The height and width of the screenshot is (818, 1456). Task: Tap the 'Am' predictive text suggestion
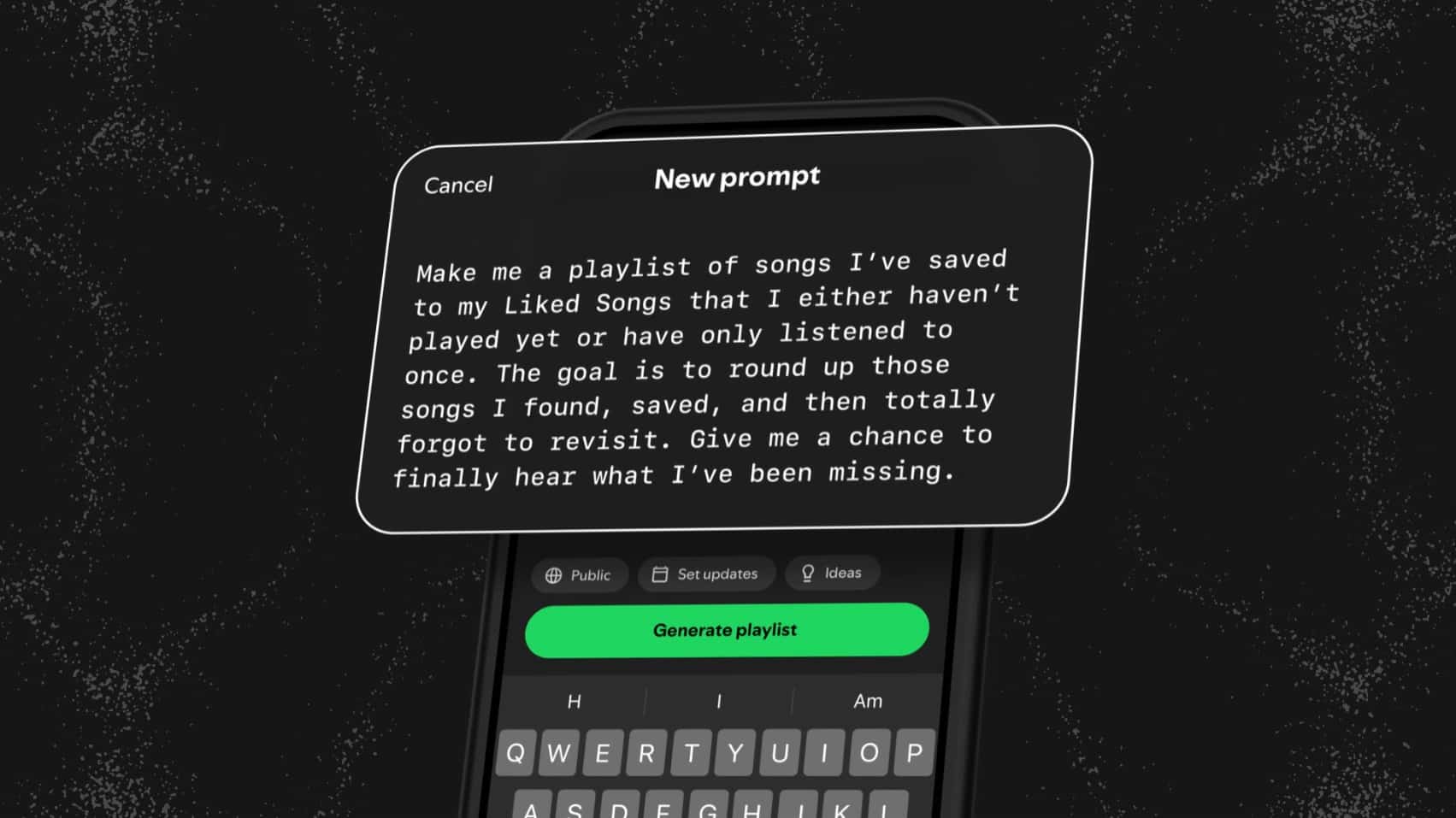click(x=868, y=701)
